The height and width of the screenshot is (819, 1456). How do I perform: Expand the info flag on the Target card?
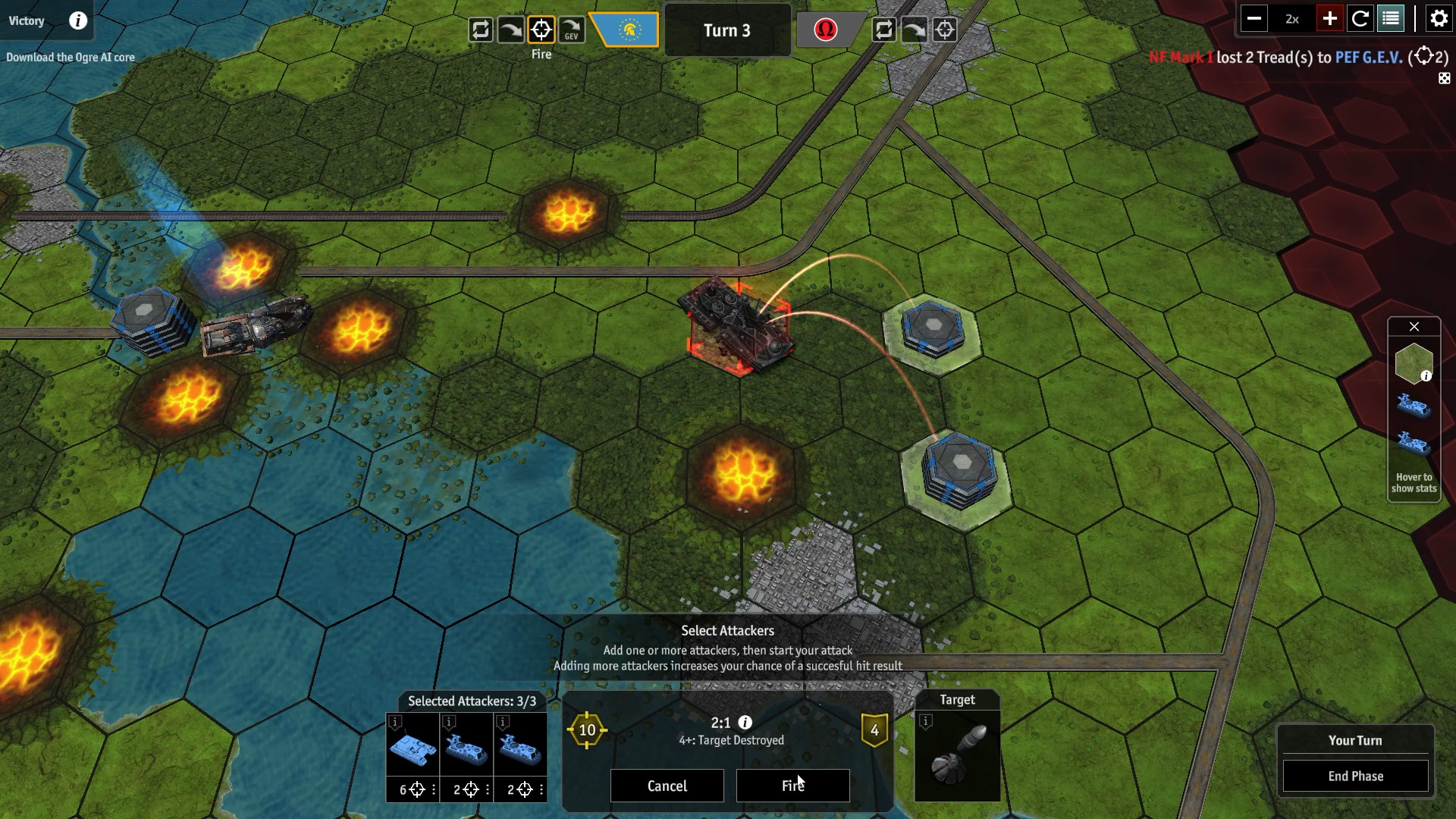[924, 722]
